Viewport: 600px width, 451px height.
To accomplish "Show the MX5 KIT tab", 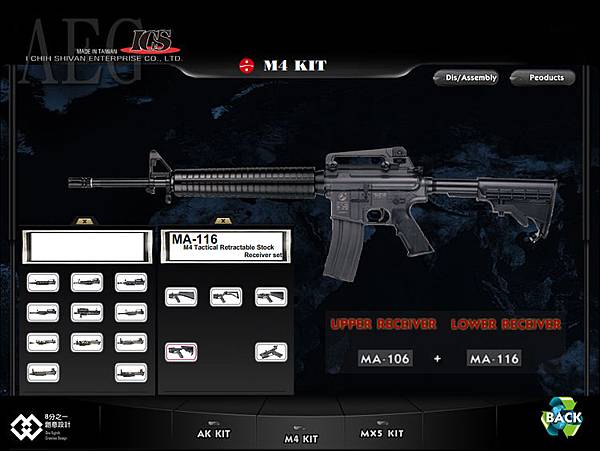I will tap(381, 434).
